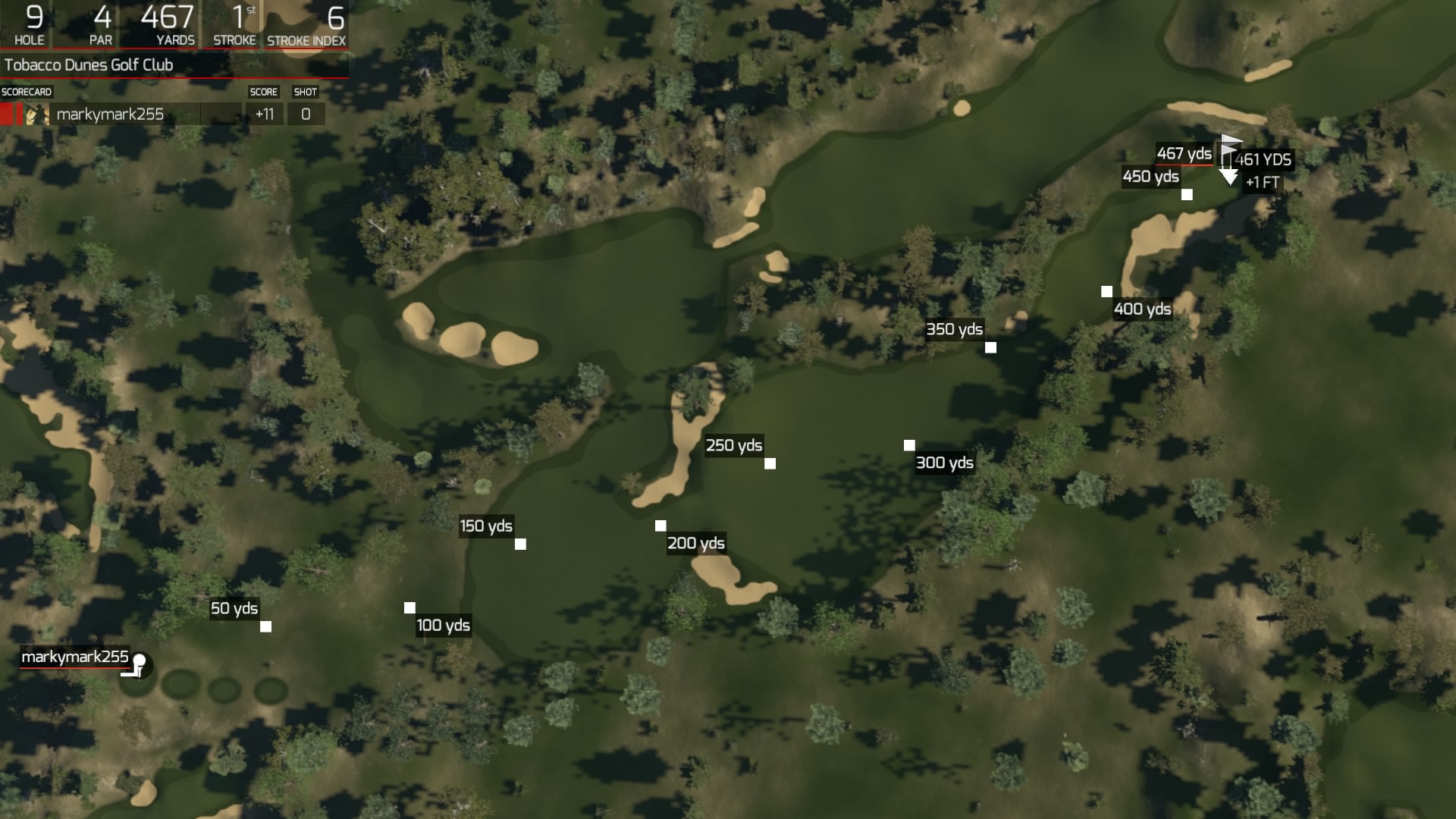Select the 250 yds marker square
Viewport: 1456px width, 819px height.
771,463
